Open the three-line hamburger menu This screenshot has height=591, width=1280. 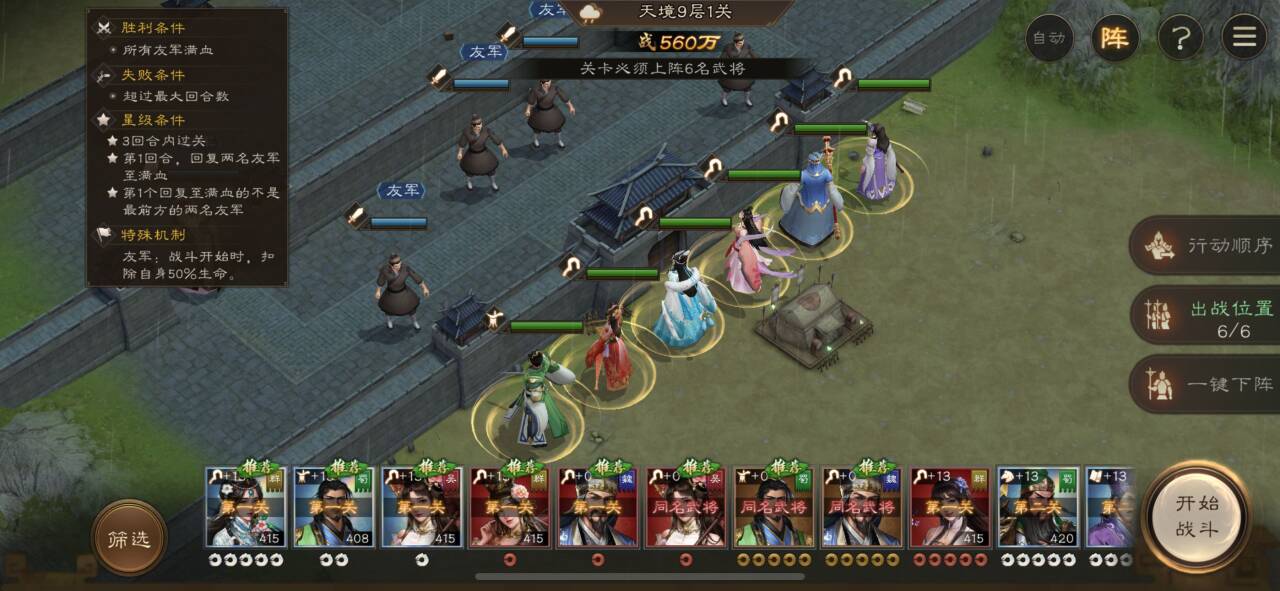click(1244, 39)
